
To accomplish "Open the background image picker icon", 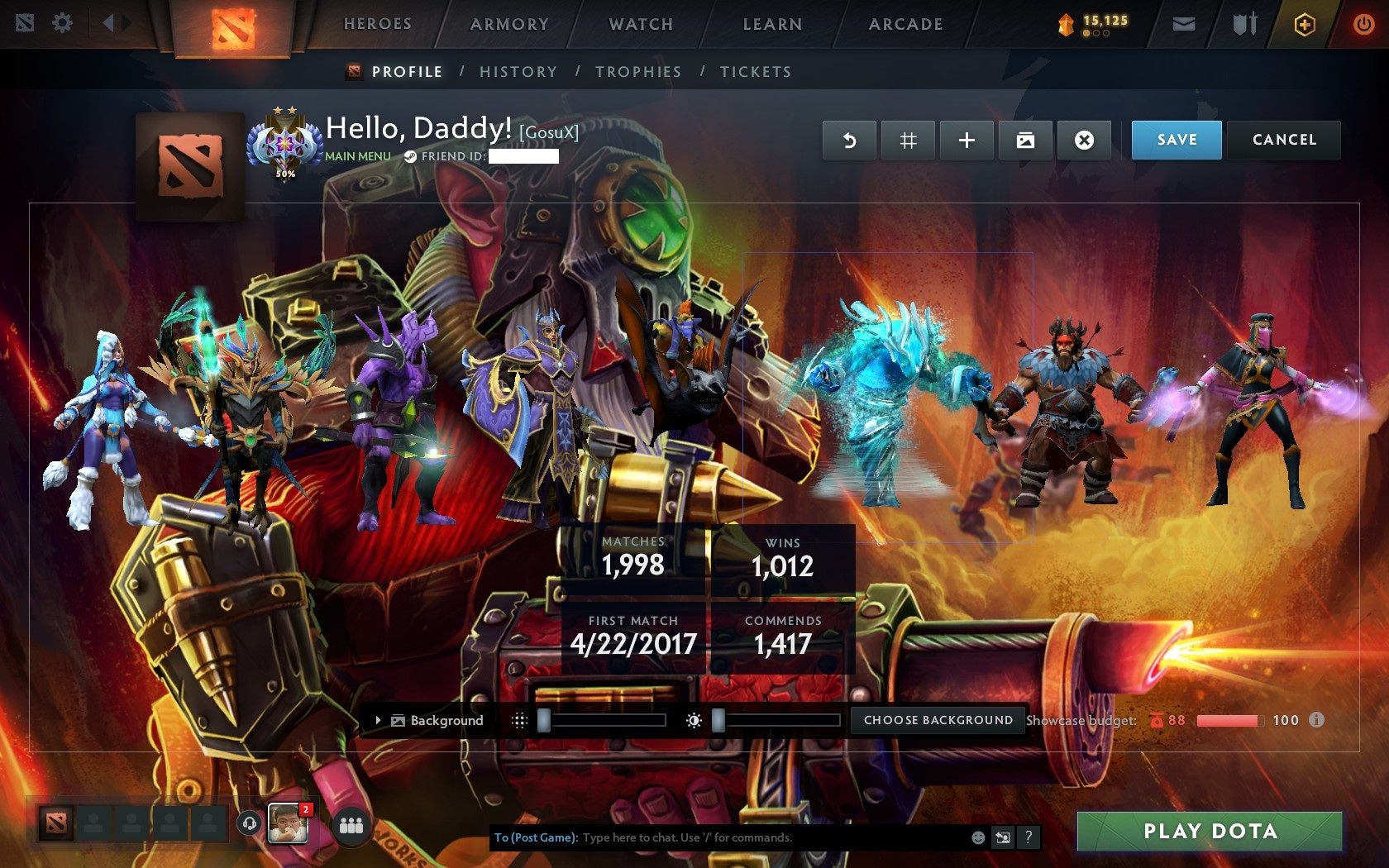I will click(x=1025, y=140).
